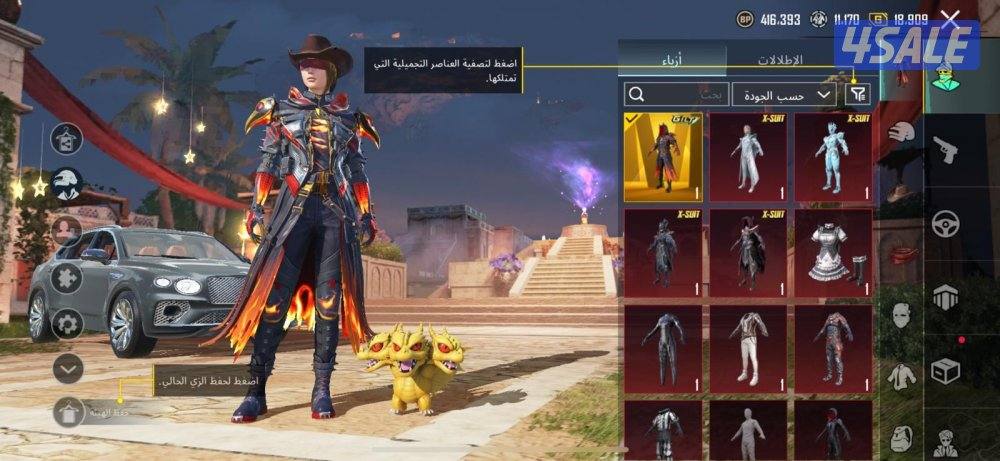Close the inventory screen with the X
Viewport: 1000px width, 461px height.
pos(950,19)
